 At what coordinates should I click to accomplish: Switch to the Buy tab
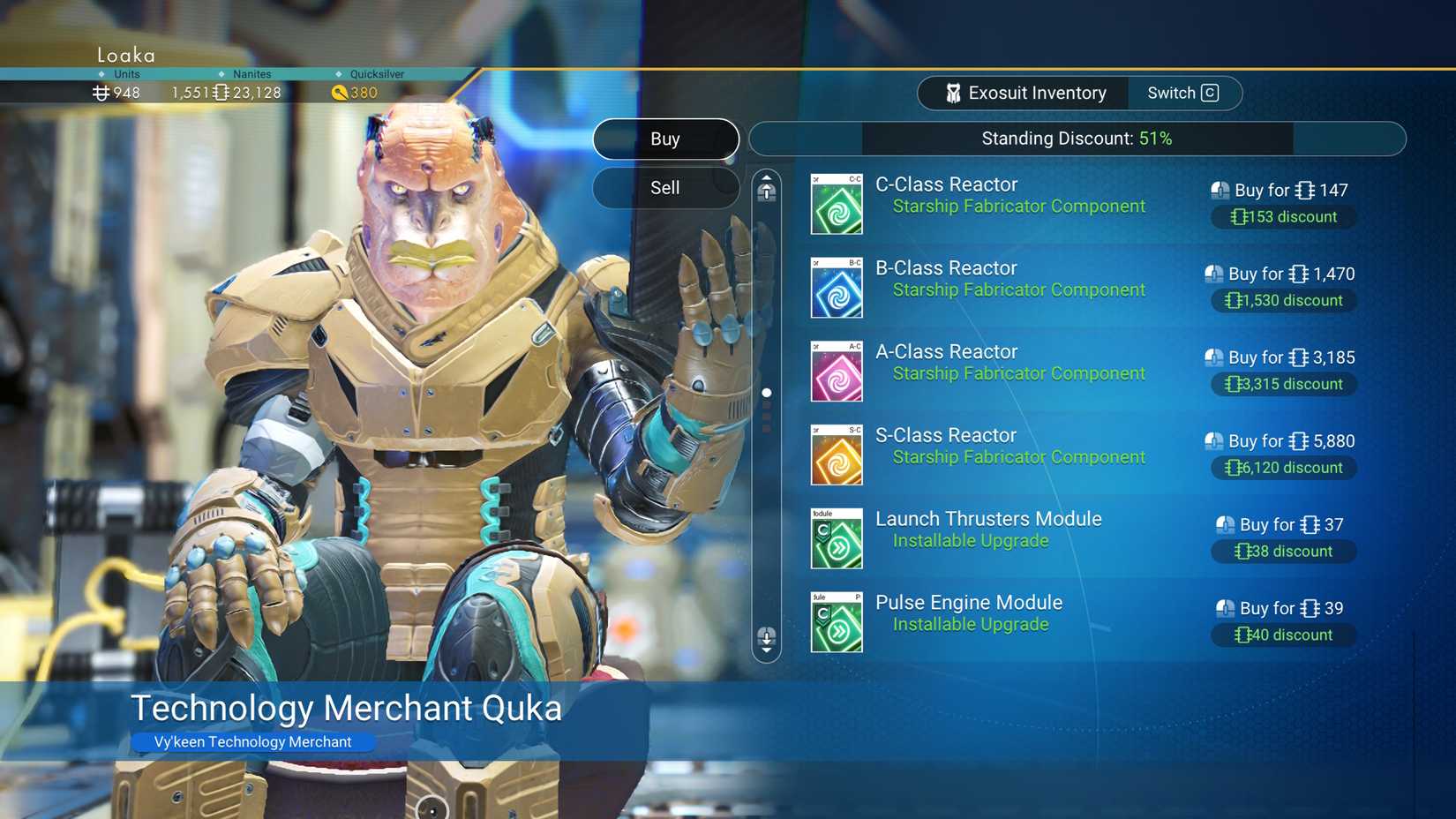point(665,139)
